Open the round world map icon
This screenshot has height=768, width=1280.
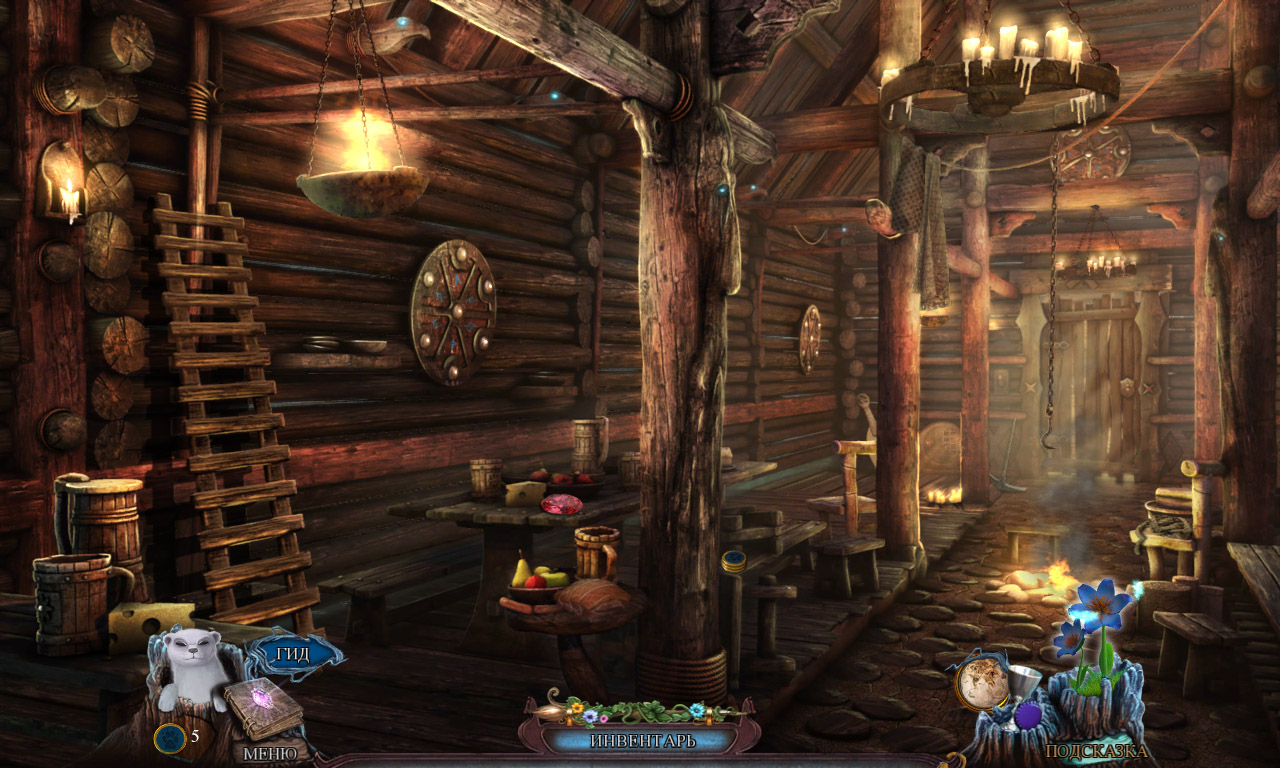point(982,683)
